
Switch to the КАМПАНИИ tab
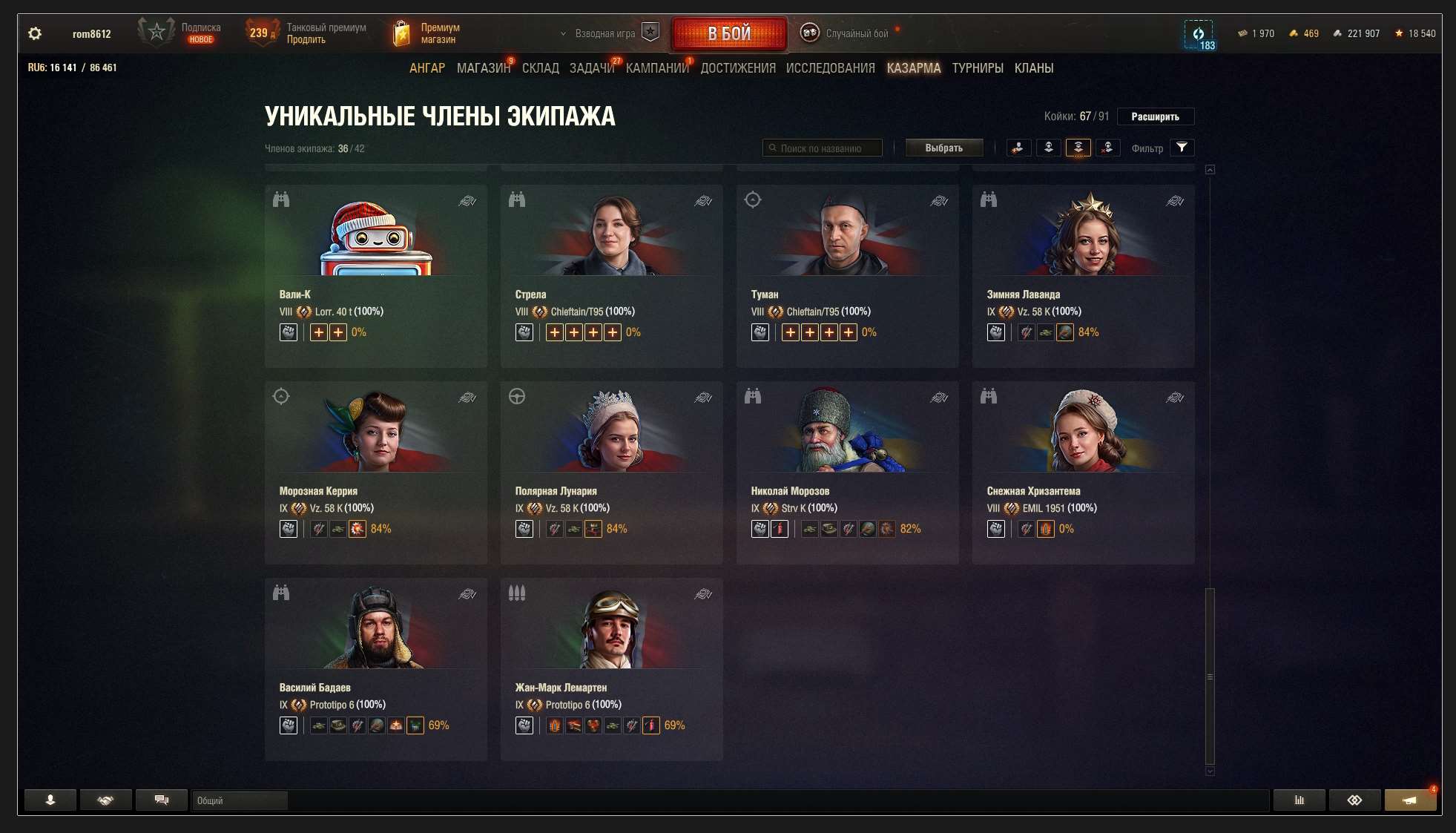tap(657, 68)
